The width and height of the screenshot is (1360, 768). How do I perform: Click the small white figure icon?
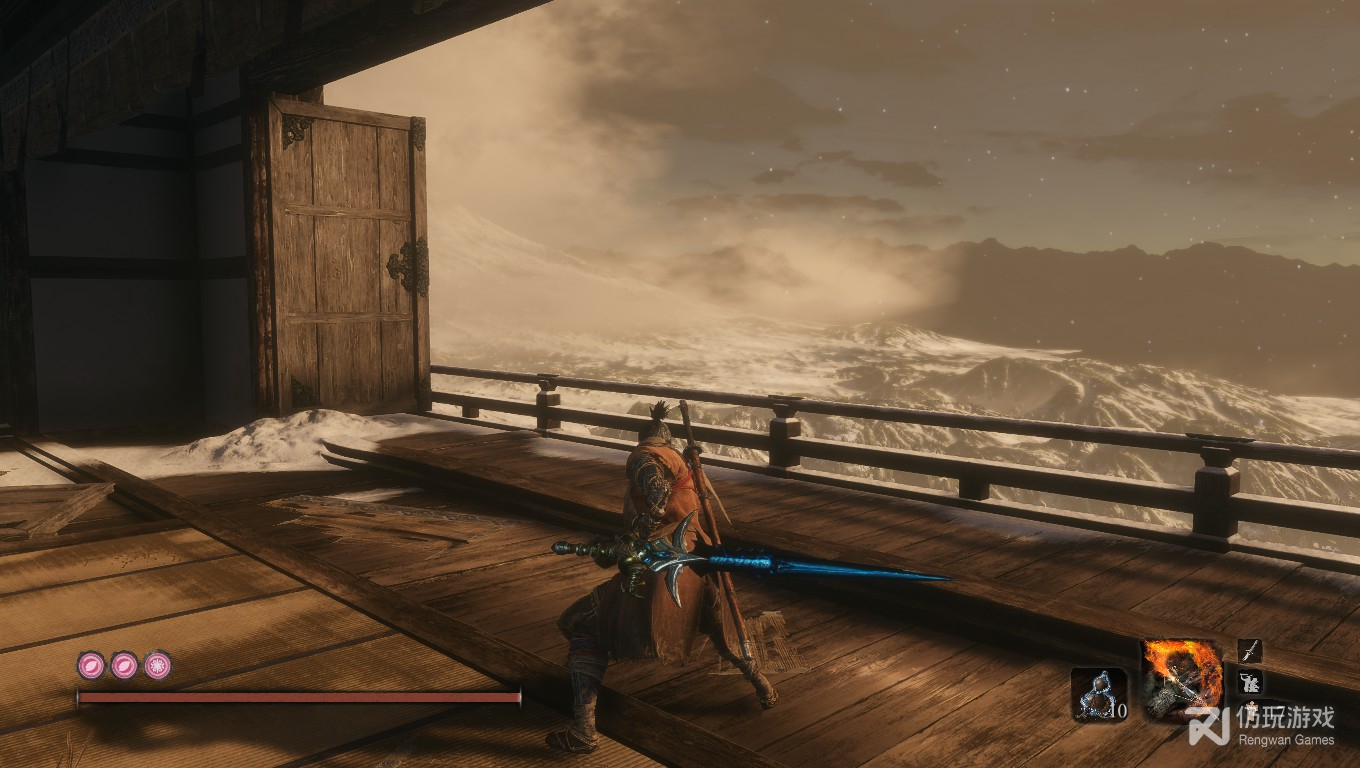coord(1249,682)
